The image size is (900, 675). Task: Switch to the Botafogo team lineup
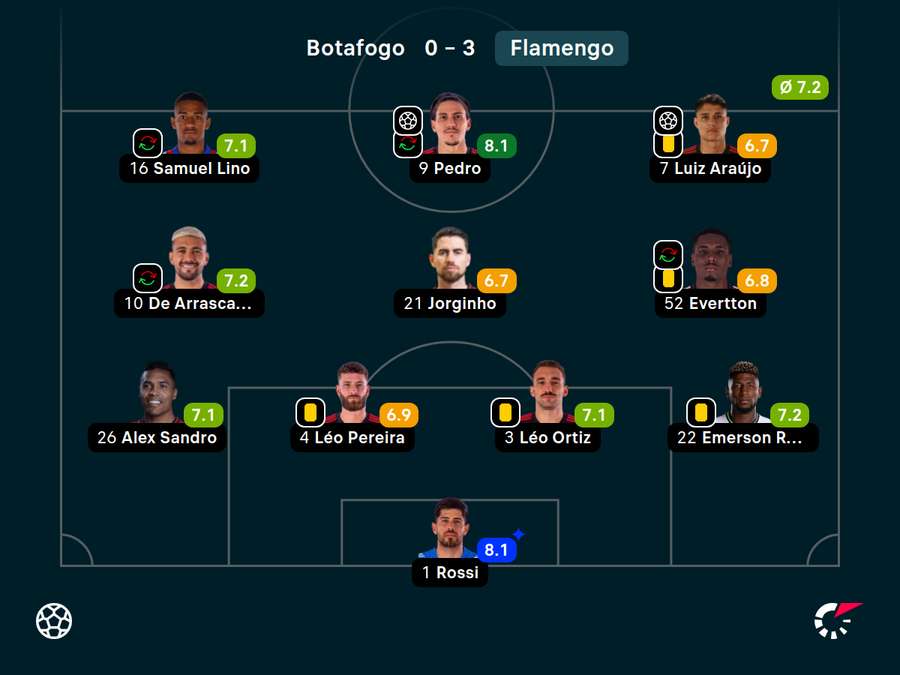(x=355, y=48)
